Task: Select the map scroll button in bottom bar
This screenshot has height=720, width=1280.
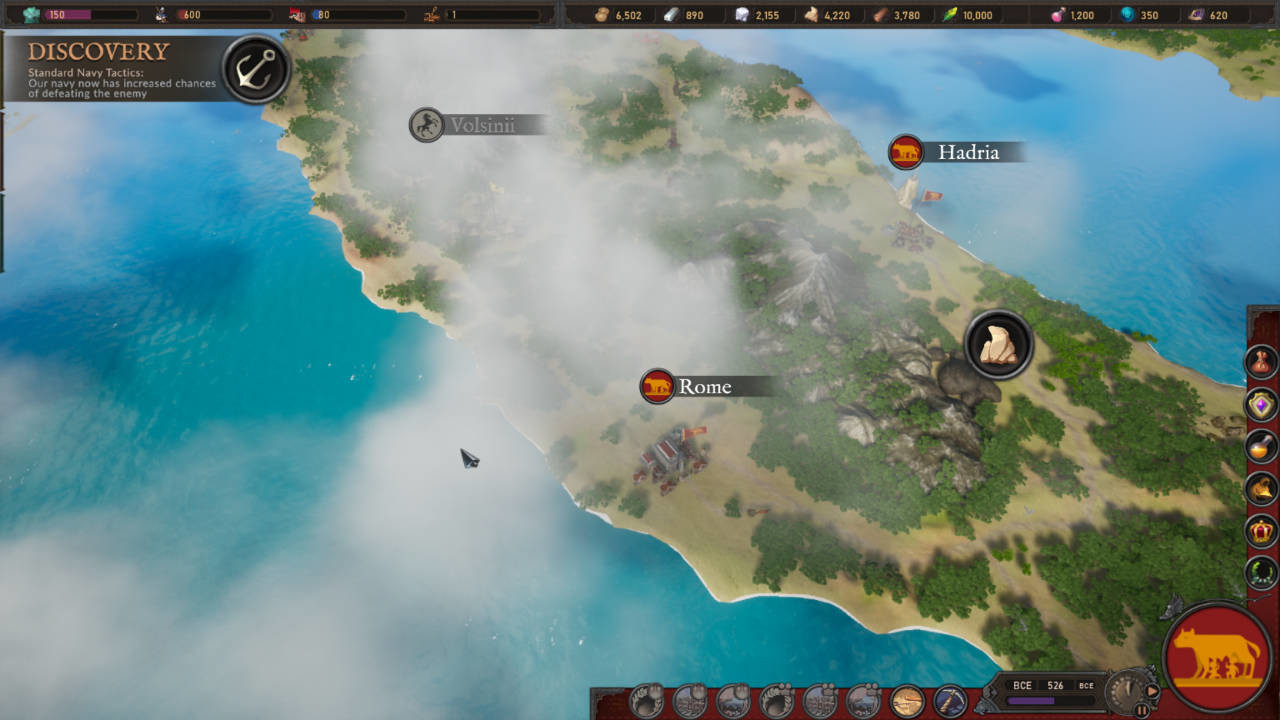Action: coord(906,701)
